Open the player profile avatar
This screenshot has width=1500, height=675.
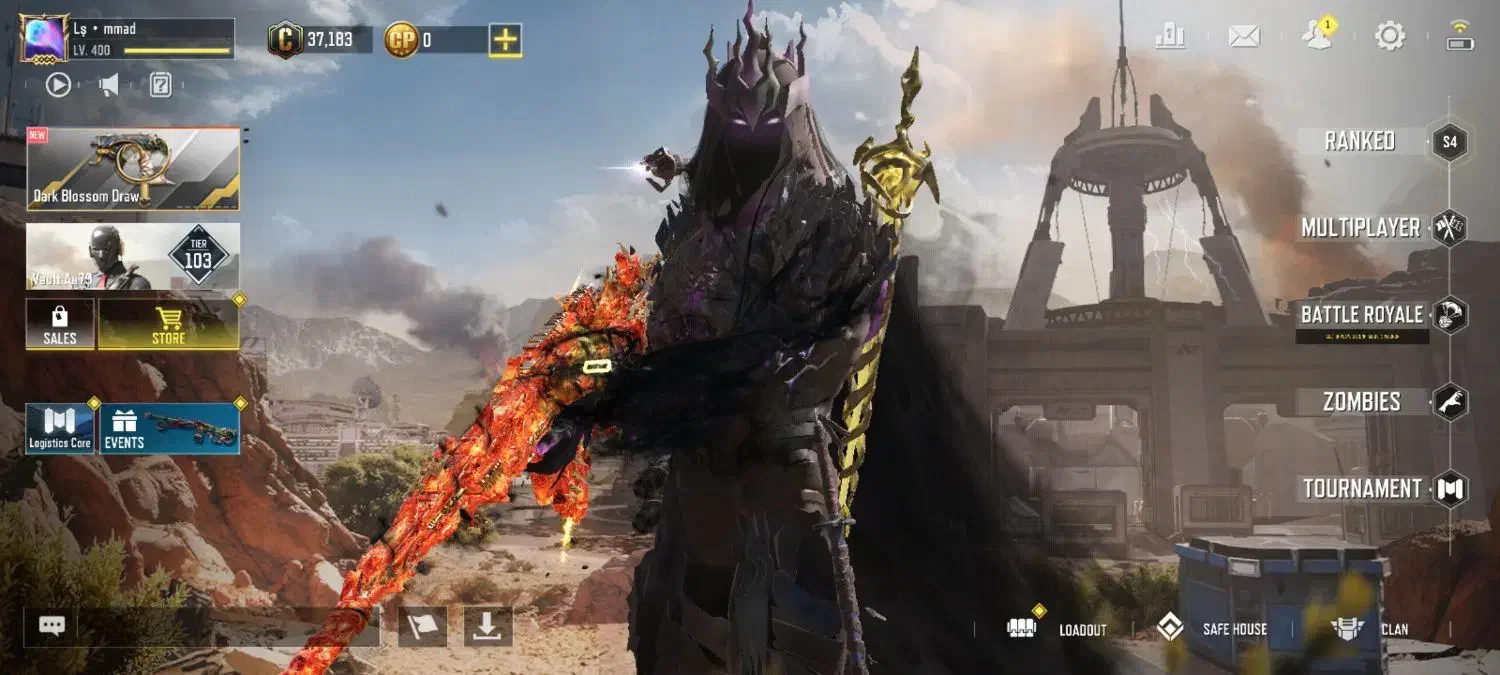[x=45, y=38]
